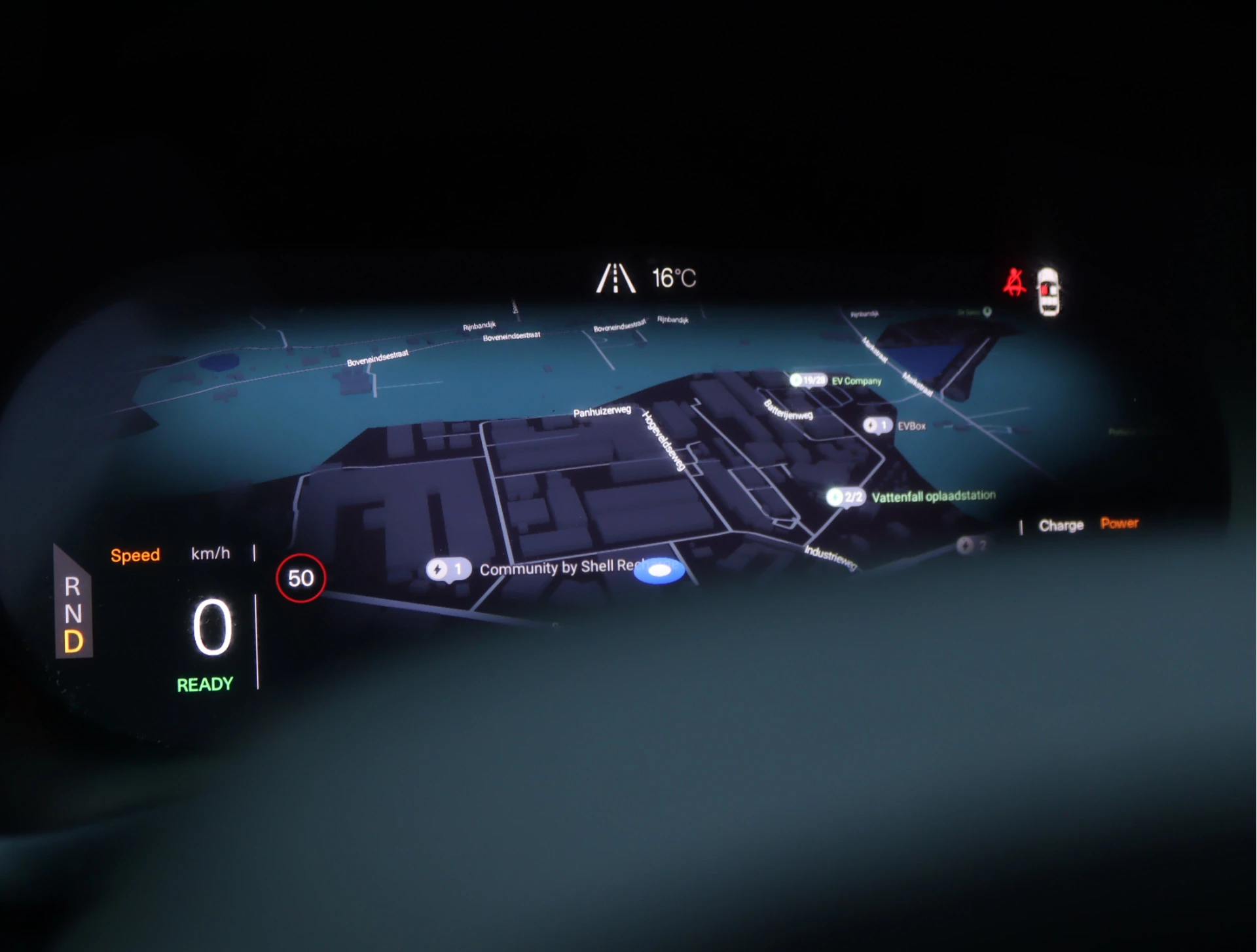The image size is (1257, 952).
Task: Select the open car door indicator
Action: pos(1049,291)
